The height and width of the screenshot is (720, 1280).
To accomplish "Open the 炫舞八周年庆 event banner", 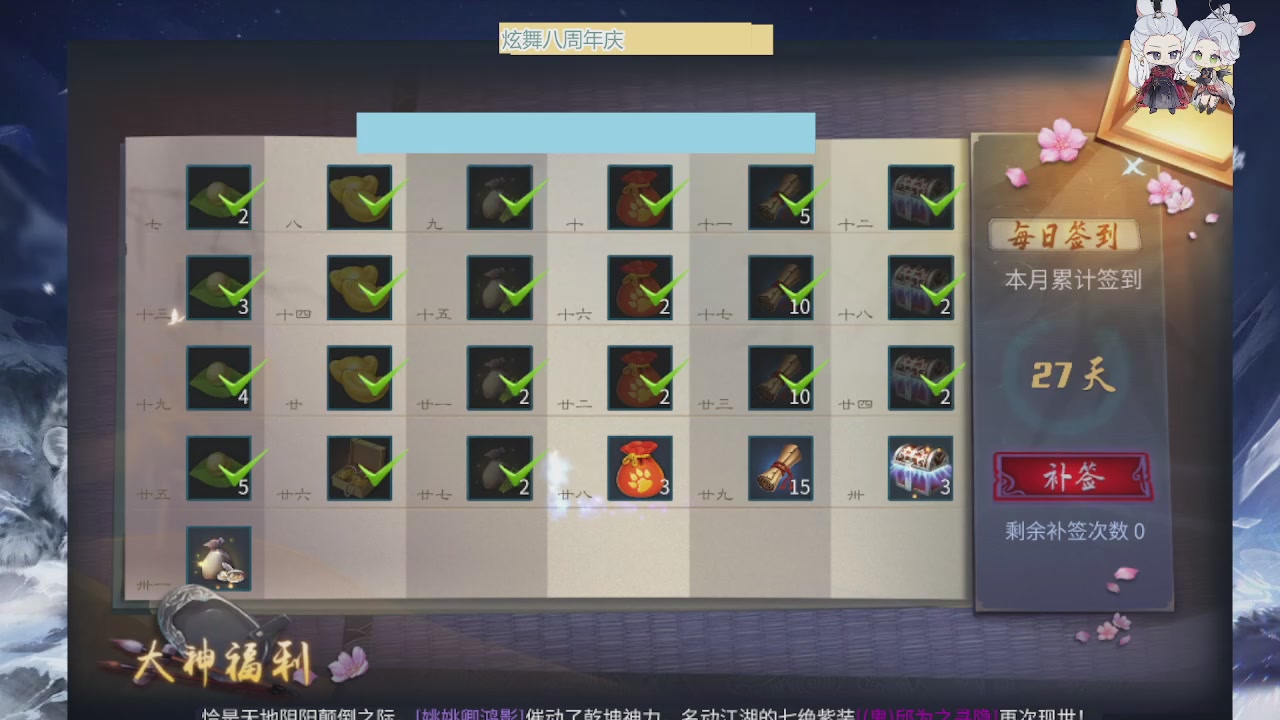I will [x=634, y=39].
